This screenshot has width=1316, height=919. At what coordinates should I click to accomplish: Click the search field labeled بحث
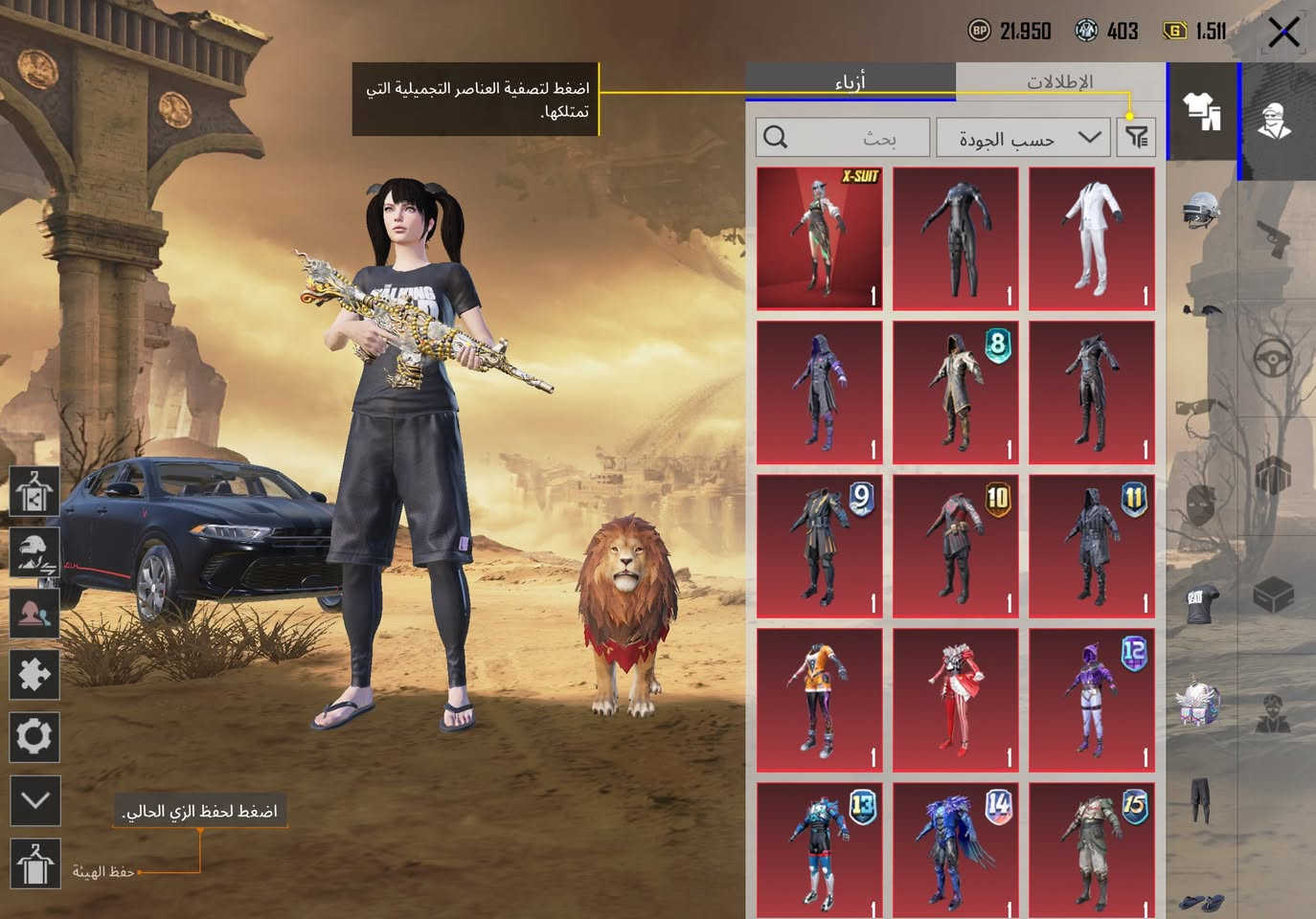pos(843,137)
